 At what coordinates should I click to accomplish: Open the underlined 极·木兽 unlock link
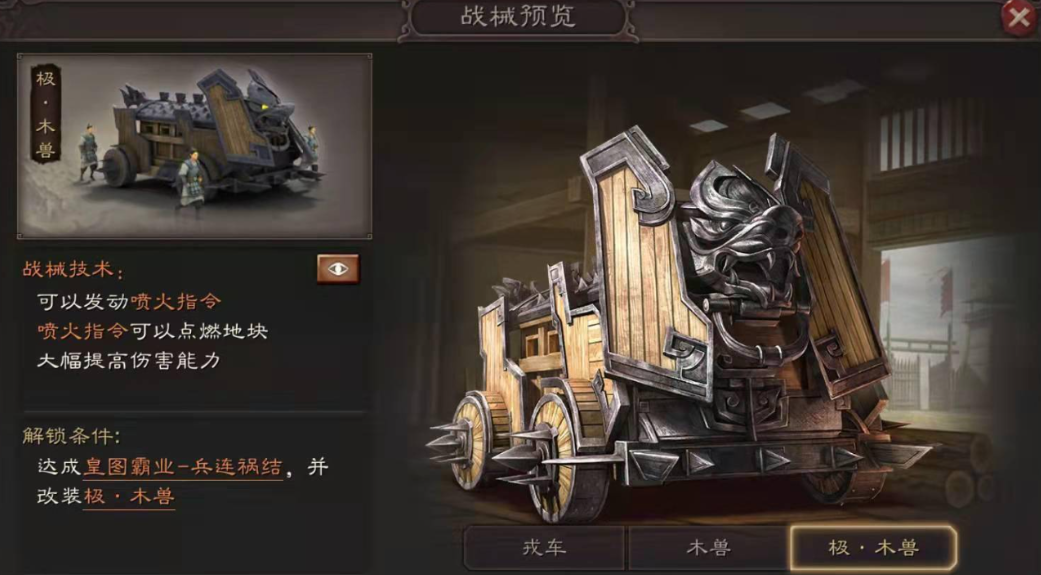point(128,495)
